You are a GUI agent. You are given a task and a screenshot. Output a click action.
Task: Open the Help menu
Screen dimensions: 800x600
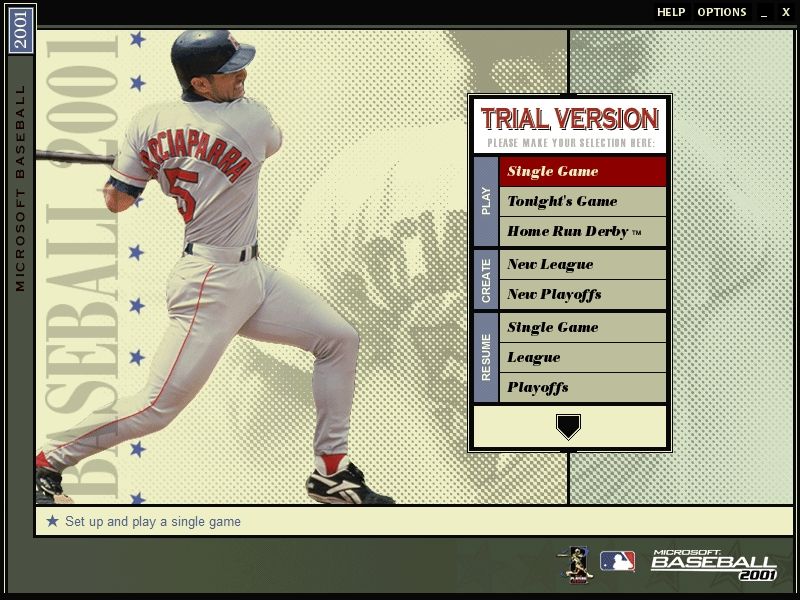671,12
